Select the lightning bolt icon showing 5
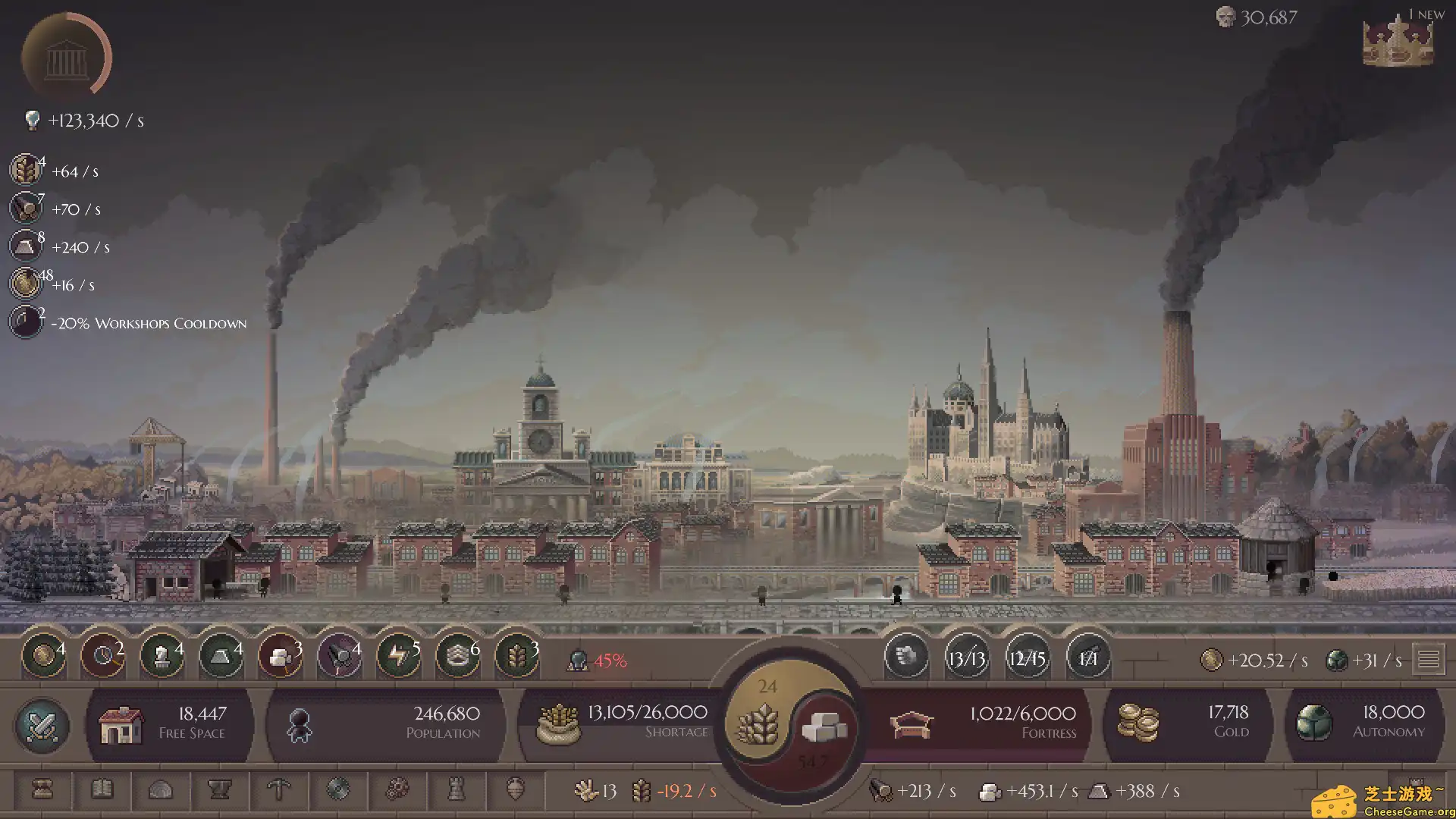Screen dimensions: 1456x819 click(398, 657)
